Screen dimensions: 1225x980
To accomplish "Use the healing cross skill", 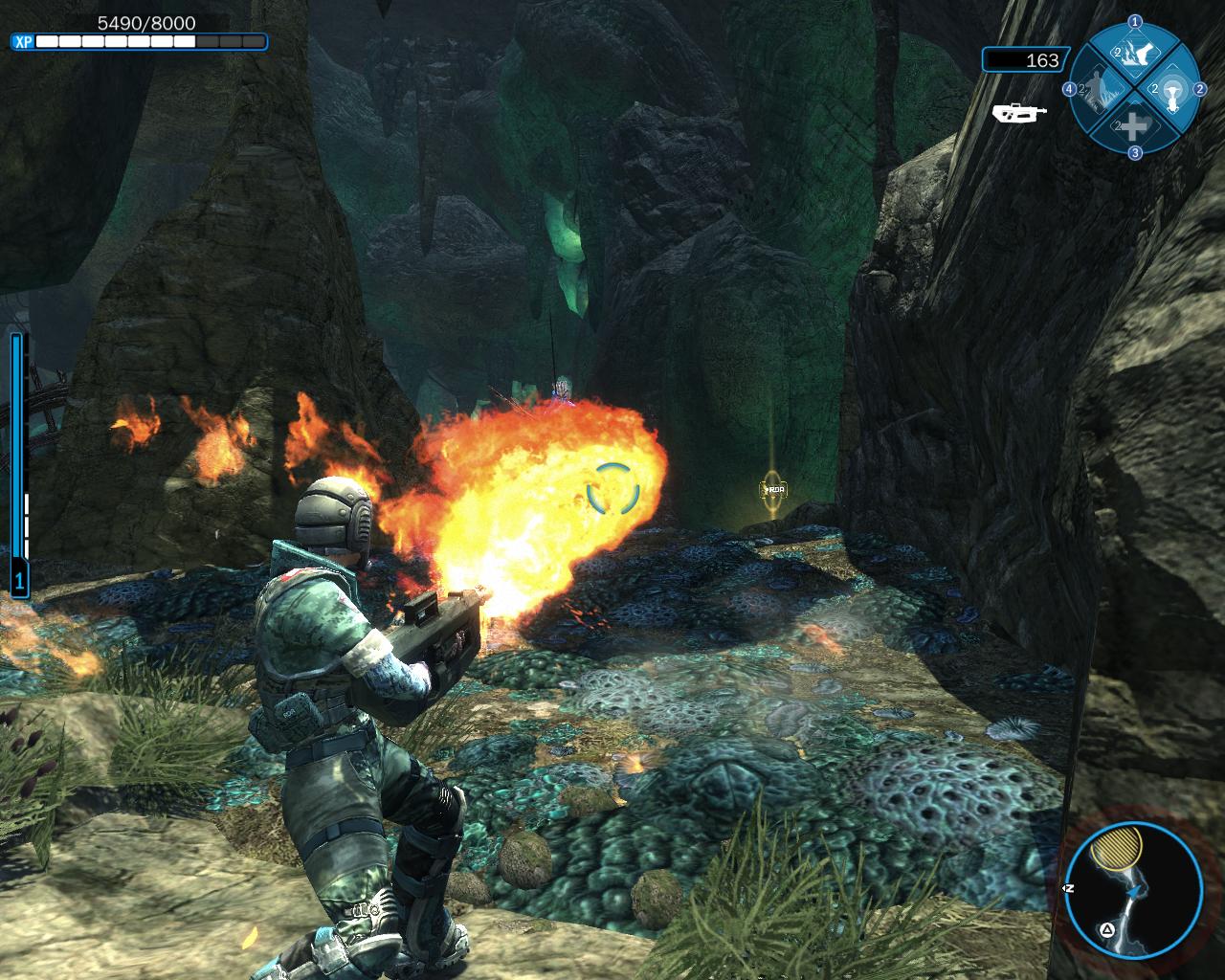I will tap(1134, 125).
